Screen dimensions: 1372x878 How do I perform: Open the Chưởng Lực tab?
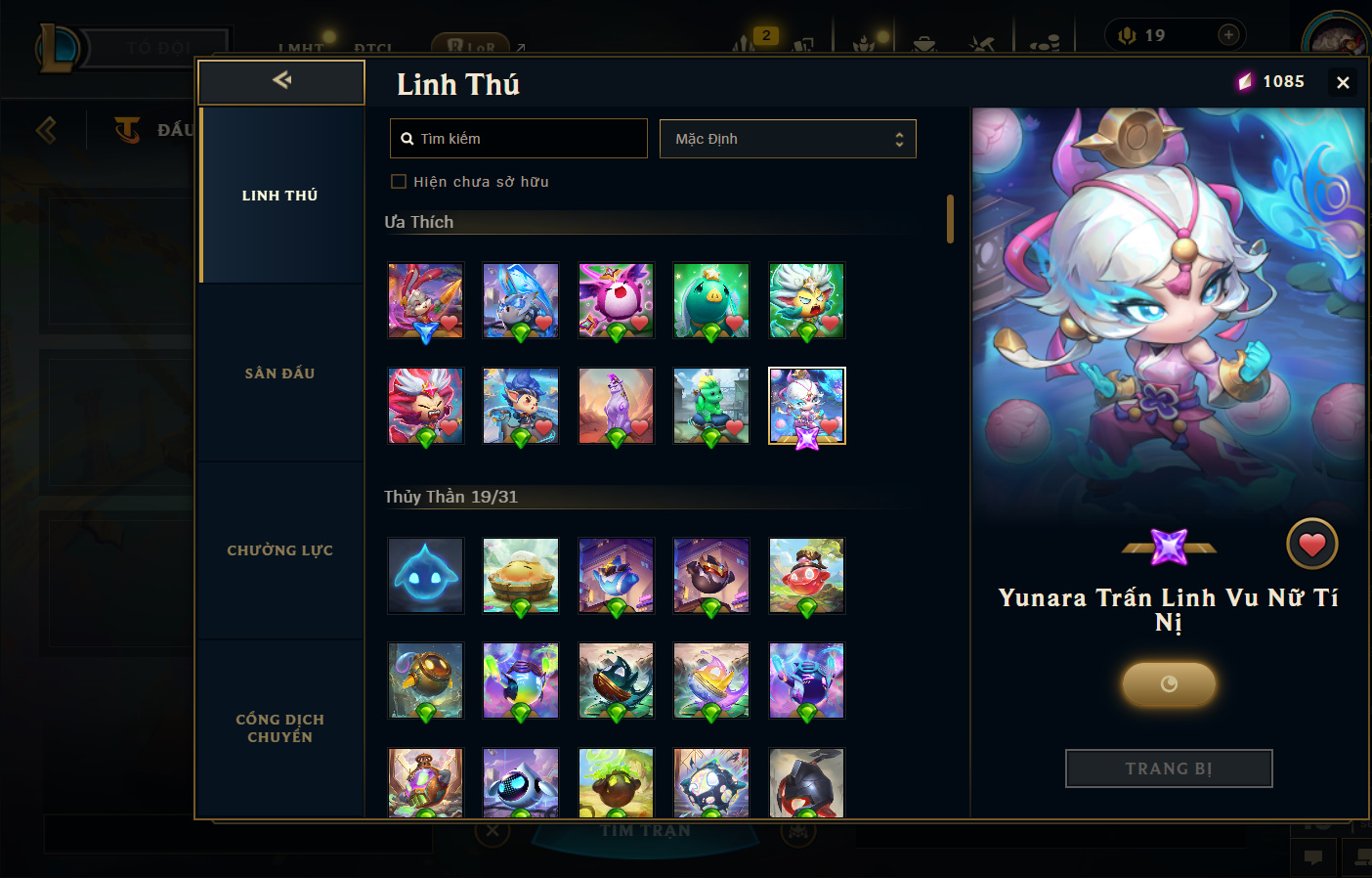pos(280,550)
